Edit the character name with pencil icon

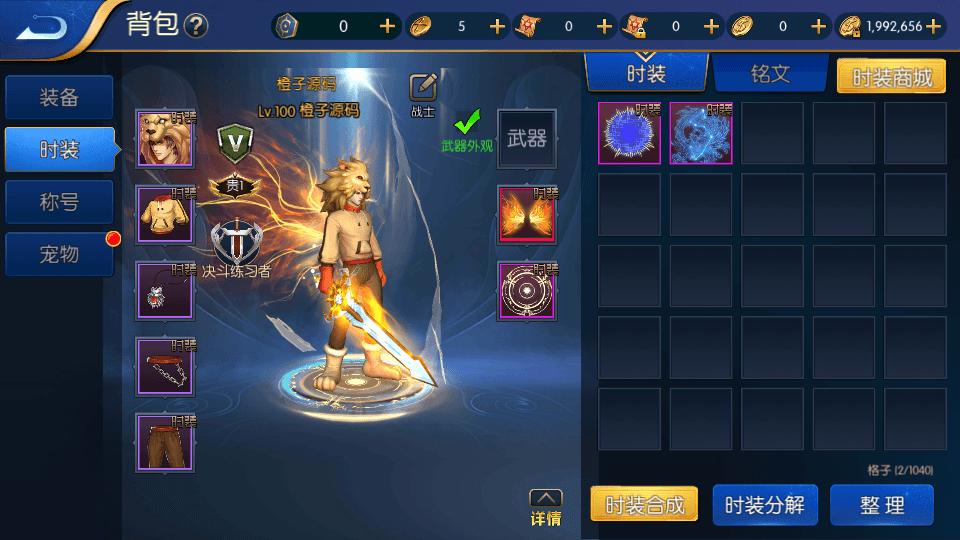[x=423, y=87]
